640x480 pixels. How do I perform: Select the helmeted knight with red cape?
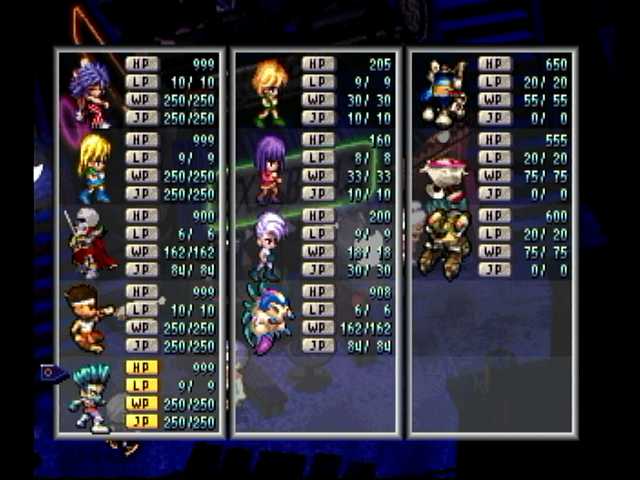click(90, 243)
